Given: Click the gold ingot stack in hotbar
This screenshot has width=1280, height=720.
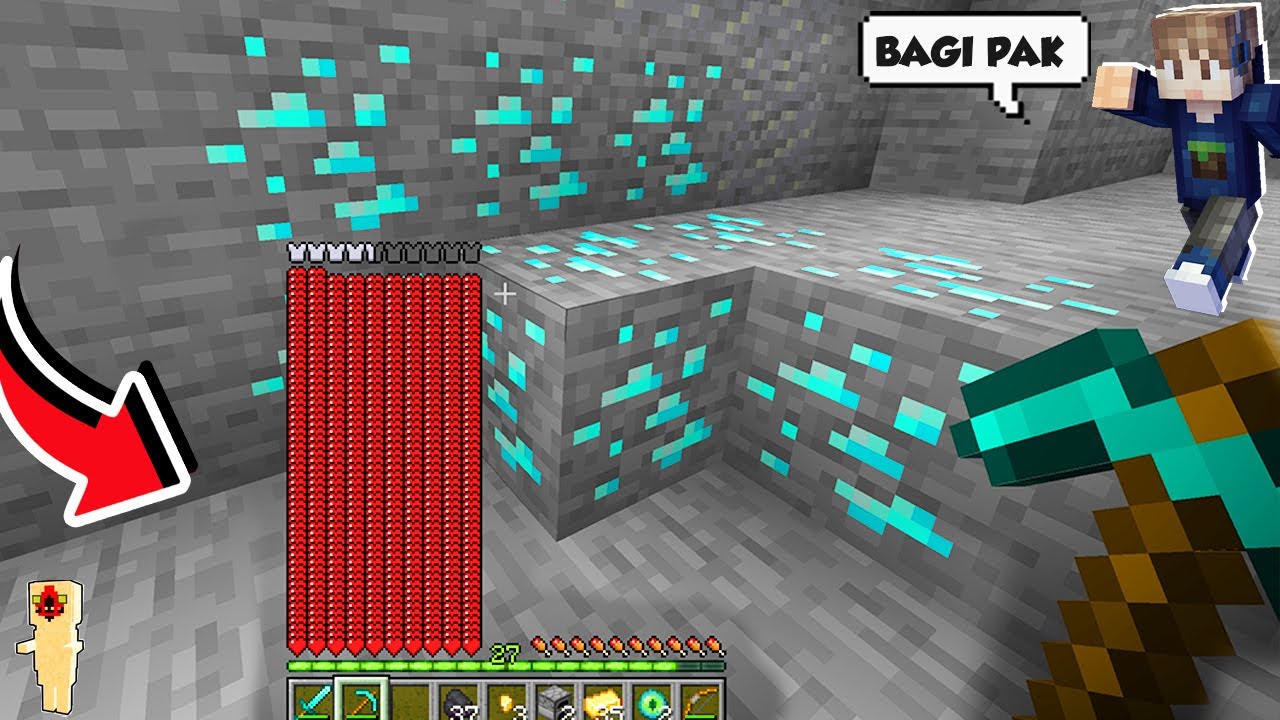Looking at the screenshot, I should pos(600,700).
